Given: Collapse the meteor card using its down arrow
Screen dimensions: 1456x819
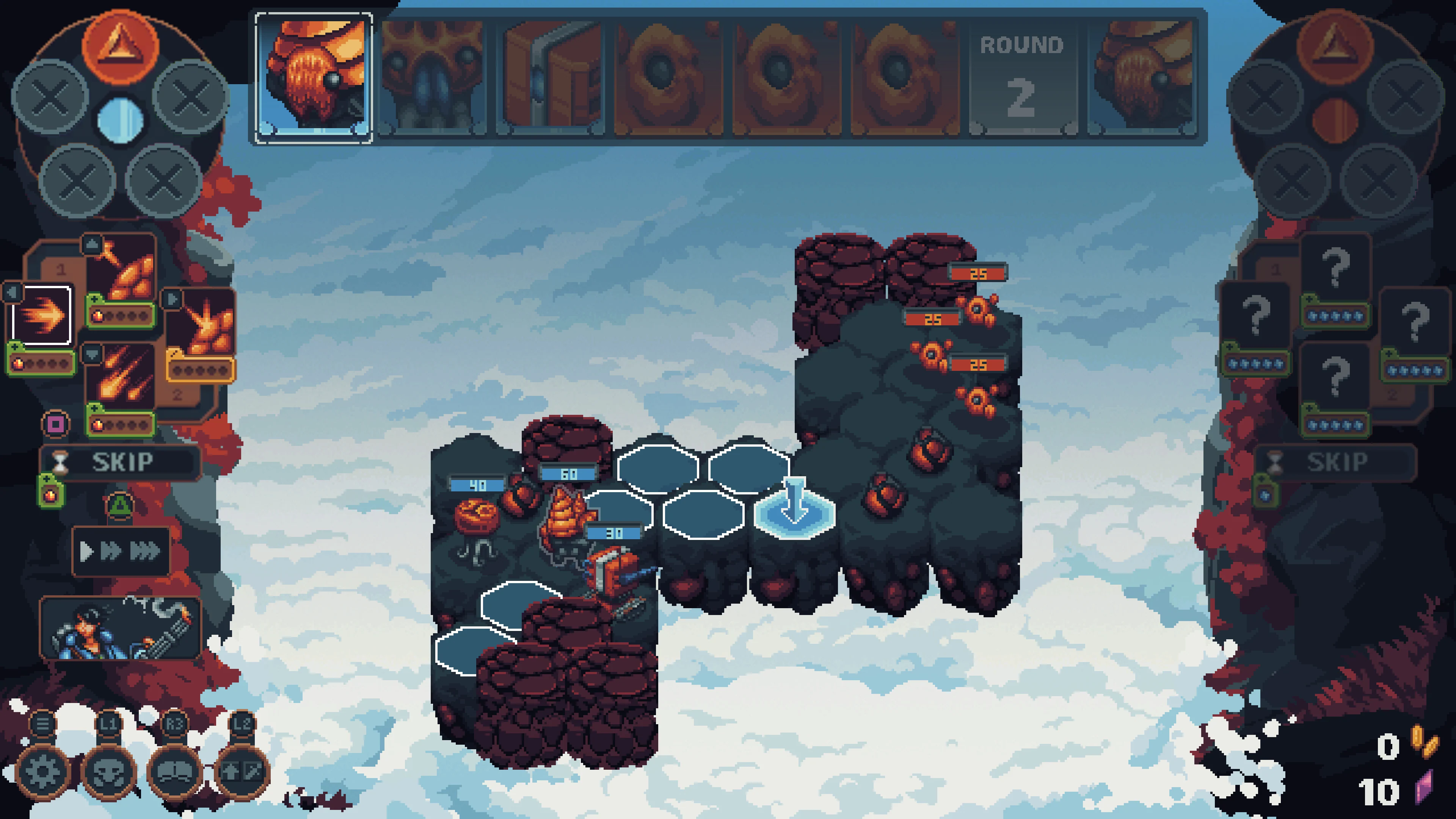Looking at the screenshot, I should click(x=93, y=356).
